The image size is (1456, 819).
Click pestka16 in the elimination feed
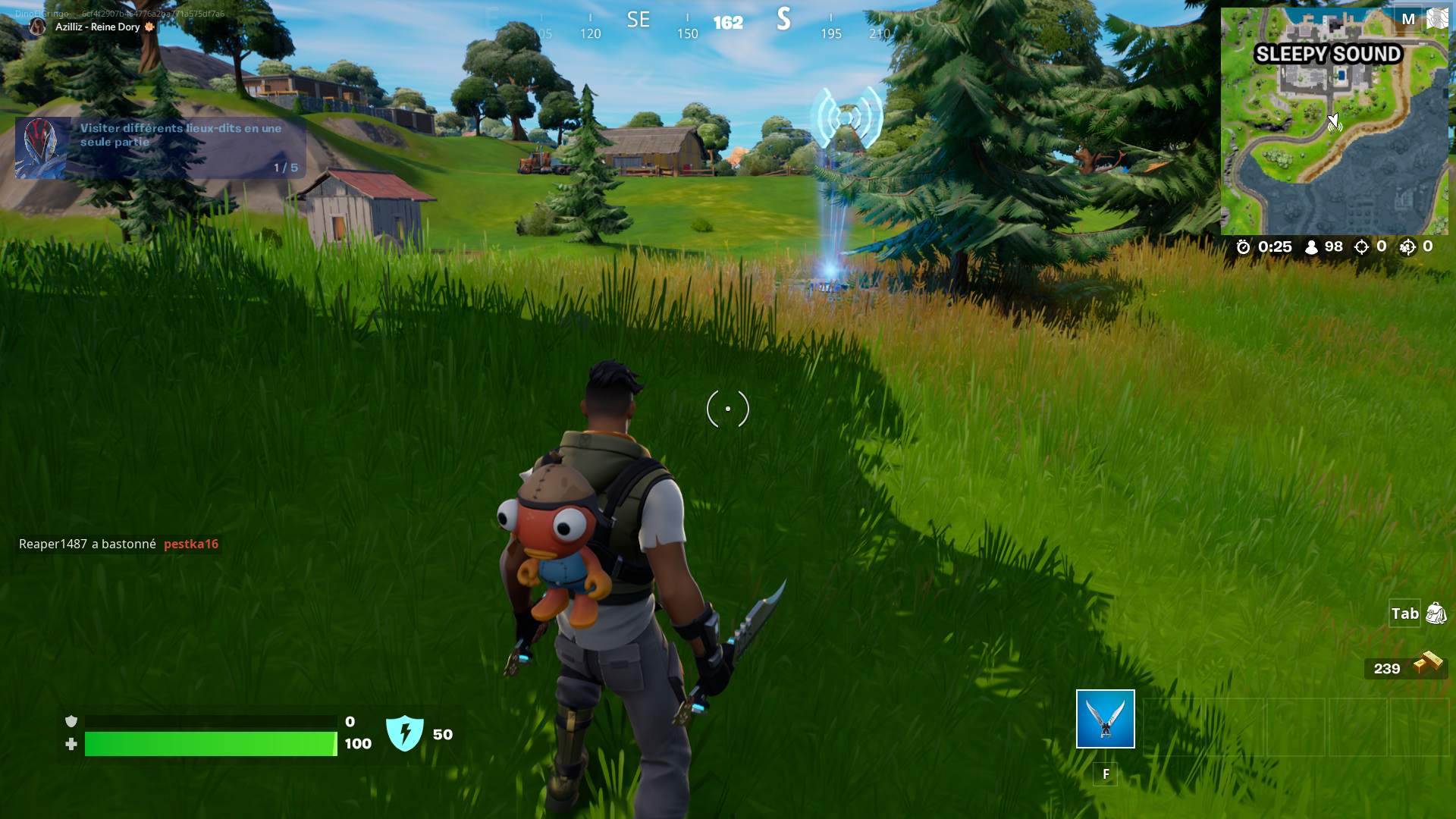click(191, 544)
